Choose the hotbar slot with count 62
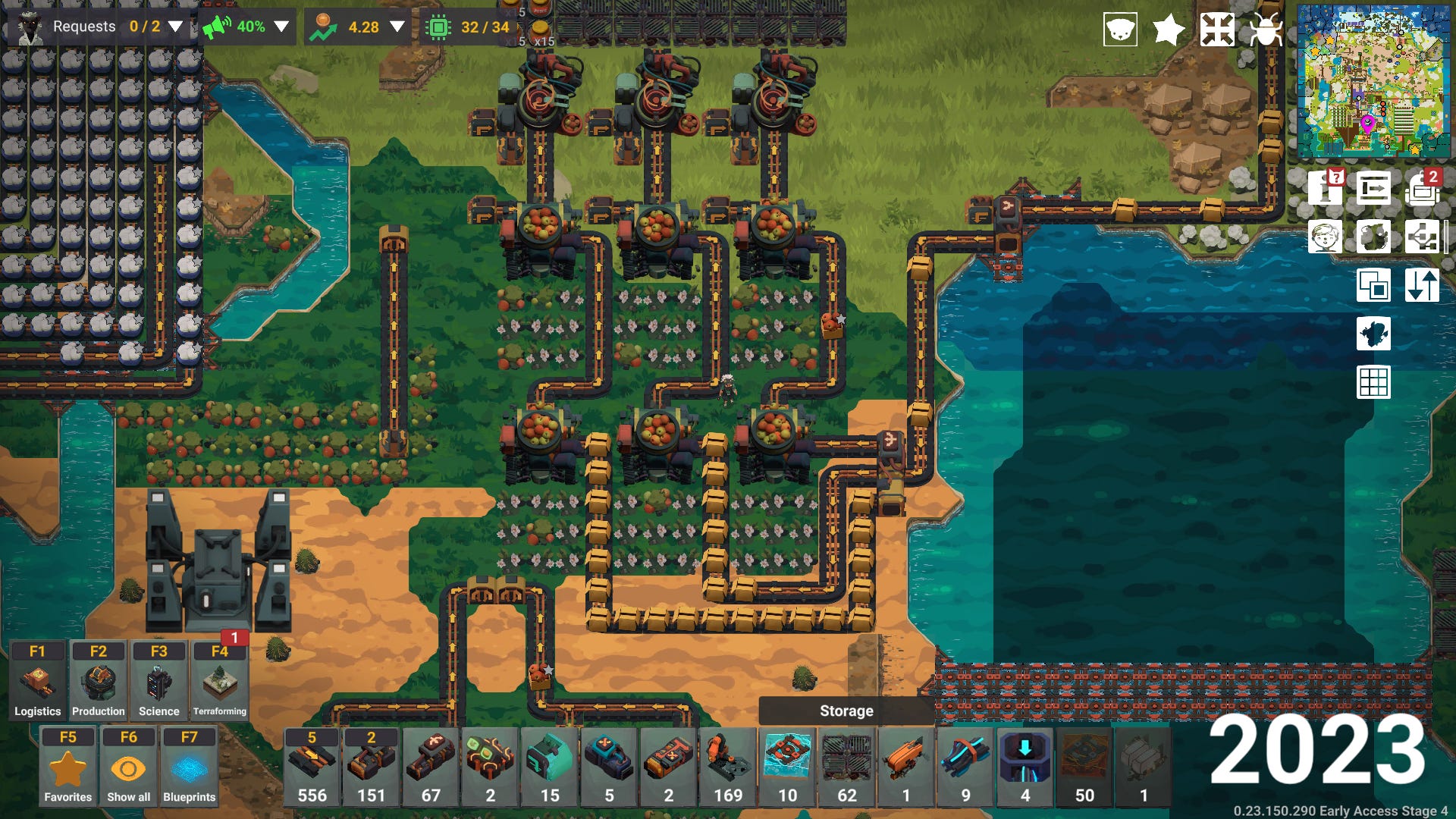The height and width of the screenshot is (819, 1456). click(847, 767)
